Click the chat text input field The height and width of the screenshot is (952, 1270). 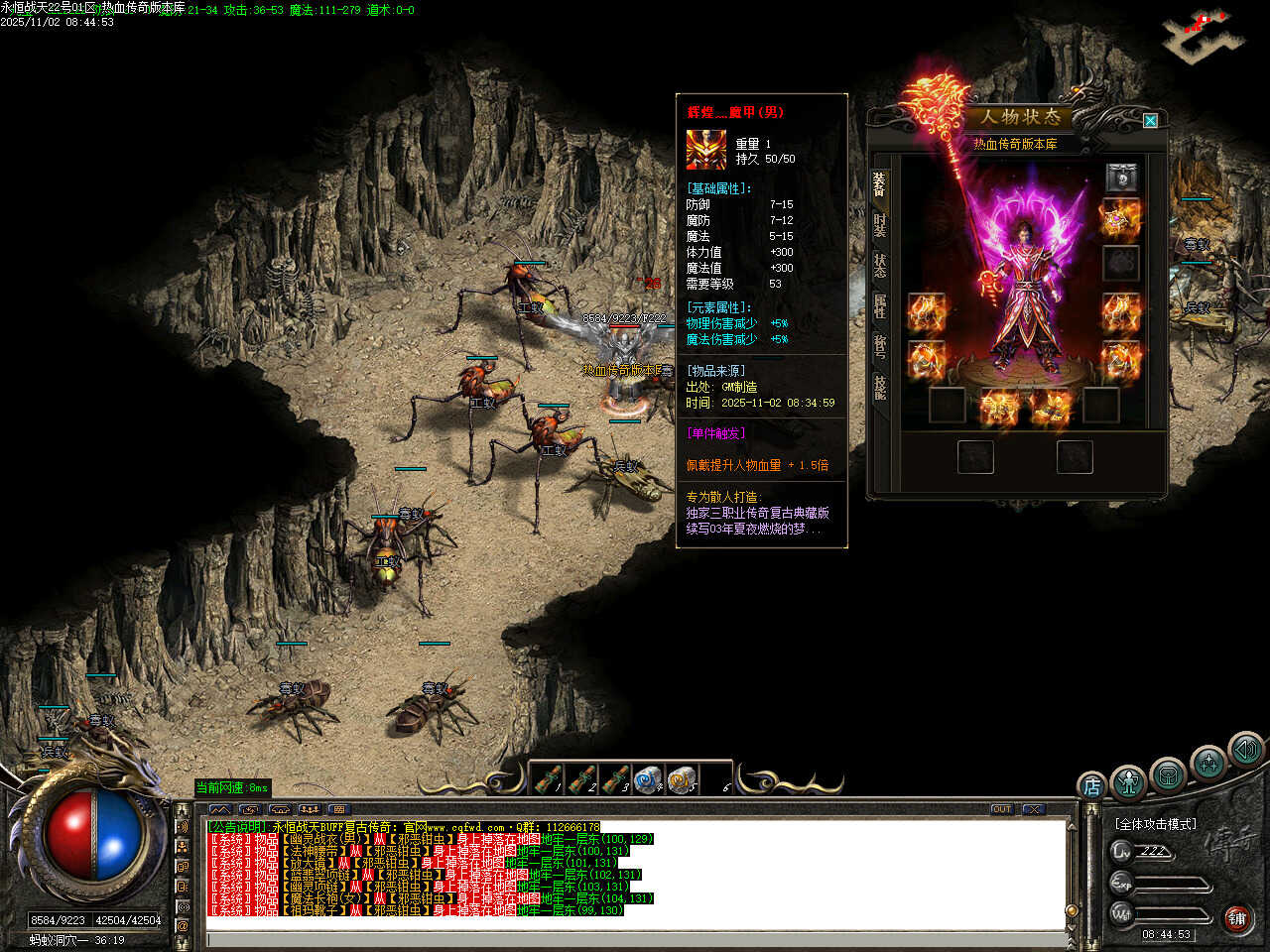point(635,939)
